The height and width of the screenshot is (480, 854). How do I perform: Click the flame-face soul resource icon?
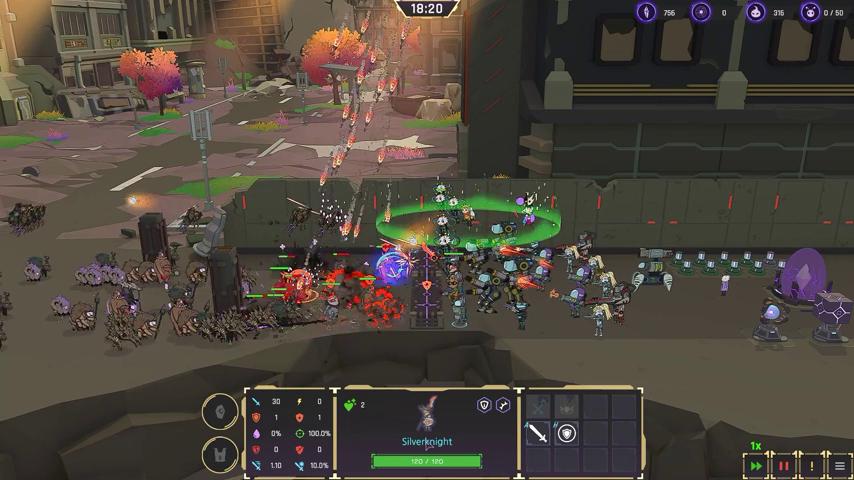tap(756, 12)
